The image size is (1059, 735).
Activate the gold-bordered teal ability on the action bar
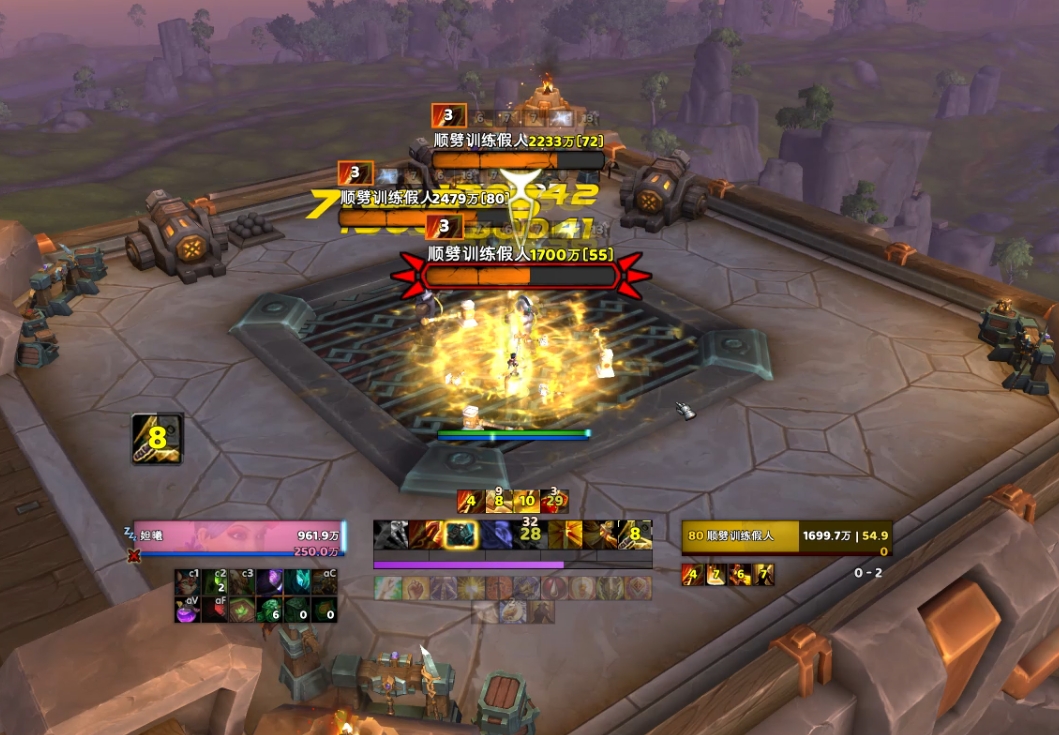click(x=460, y=535)
